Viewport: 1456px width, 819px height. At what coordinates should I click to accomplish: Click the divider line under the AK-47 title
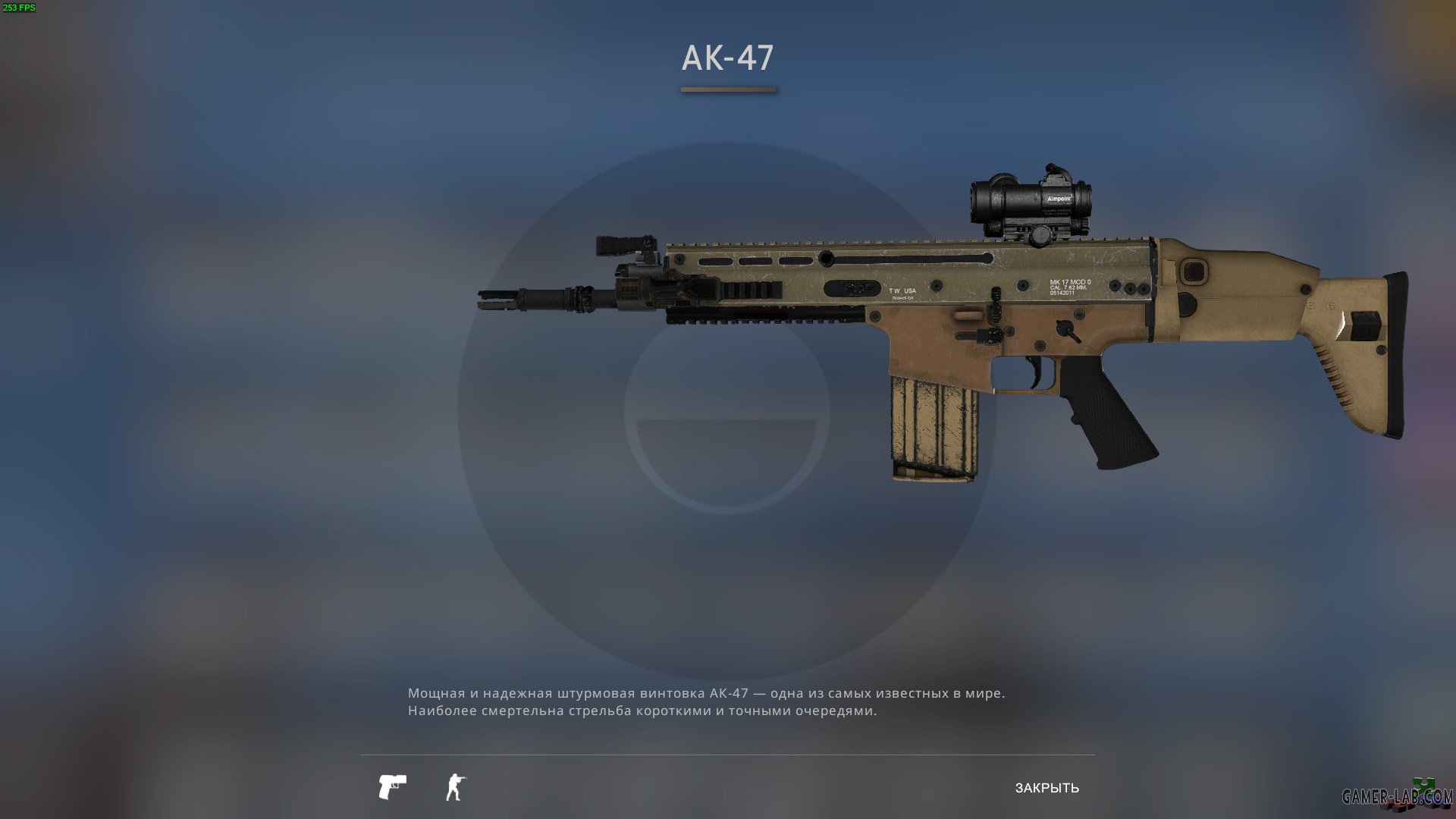tap(726, 89)
